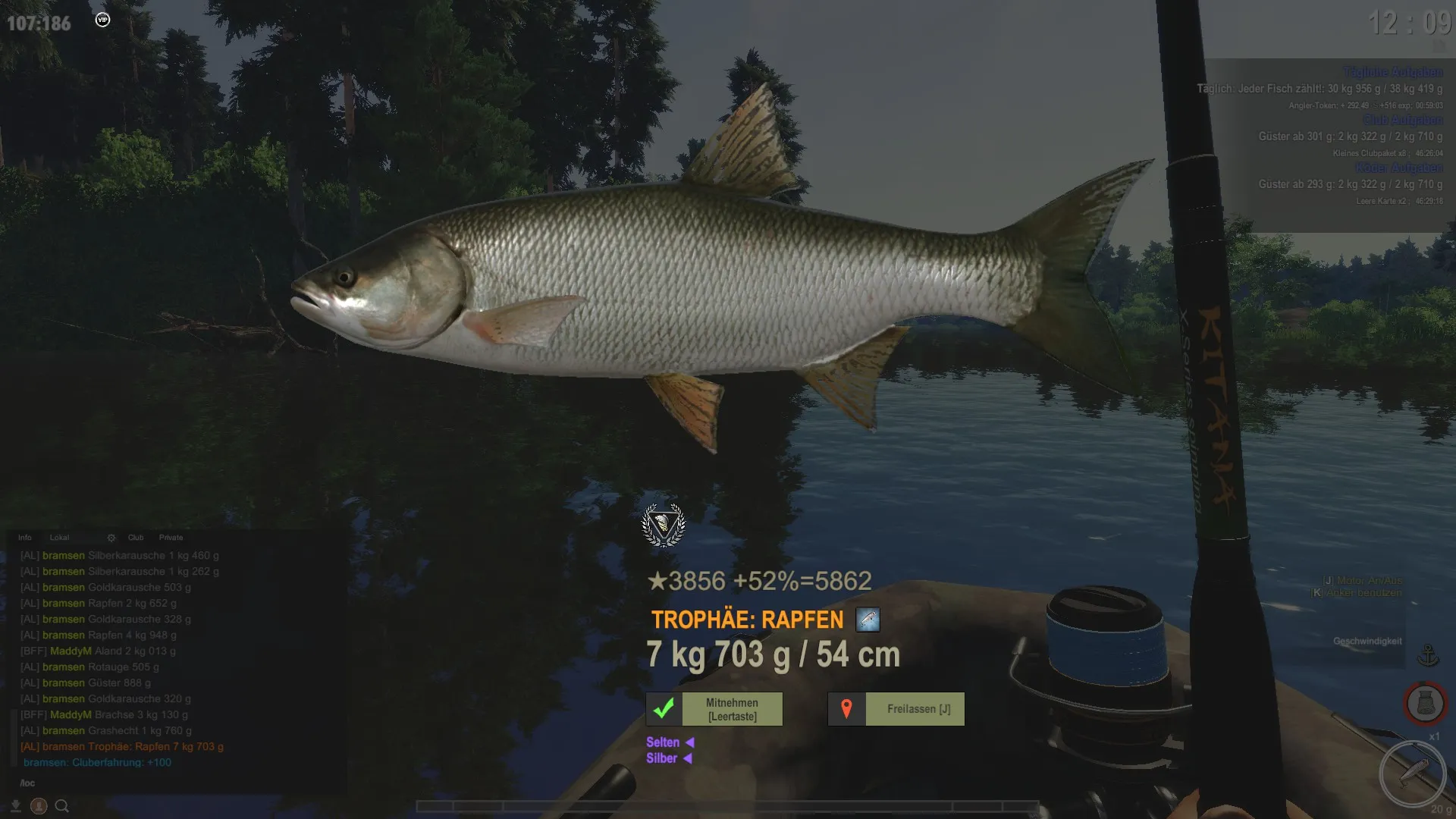Click the magnifying glass search icon

62,806
